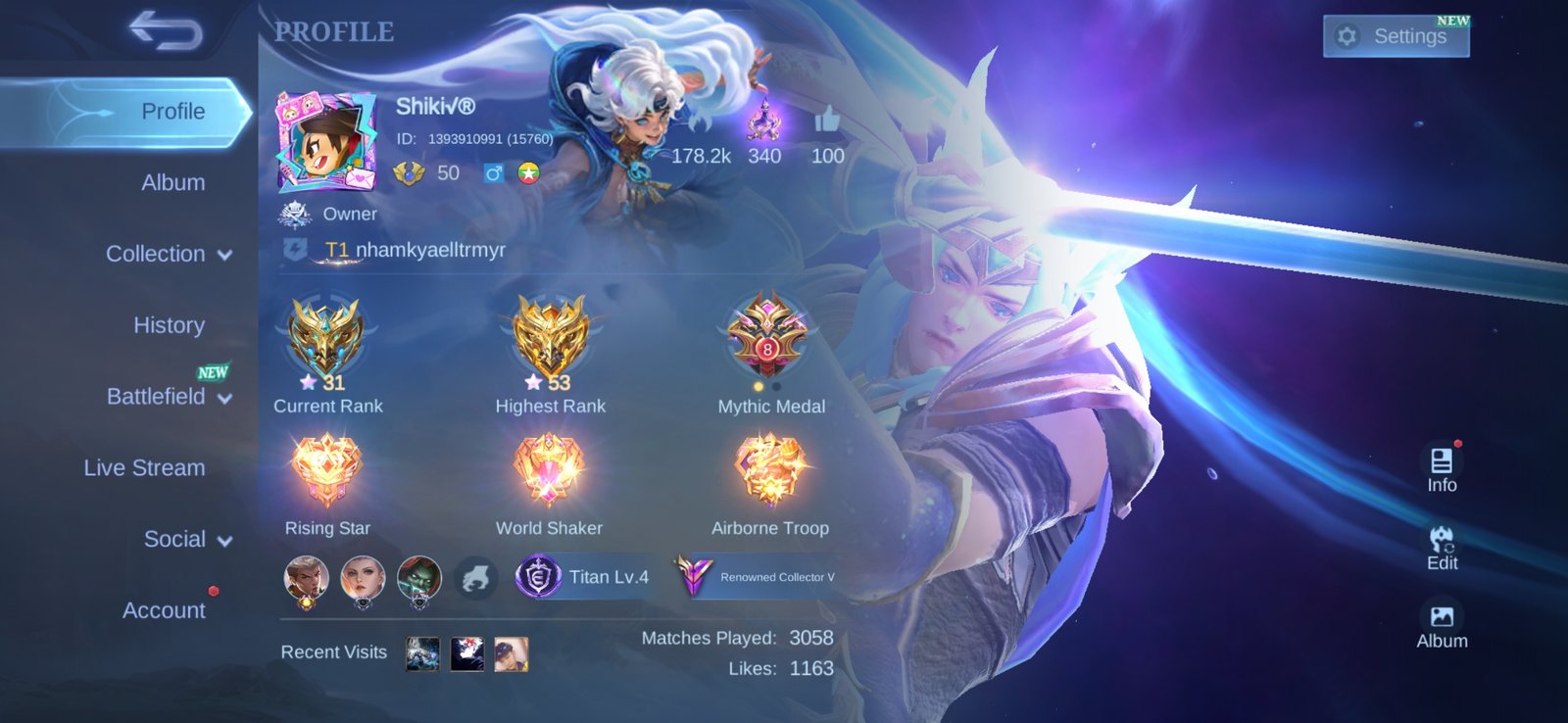Open the Account tab
Image resolution: width=1568 pixels, height=723 pixels.
point(164,610)
